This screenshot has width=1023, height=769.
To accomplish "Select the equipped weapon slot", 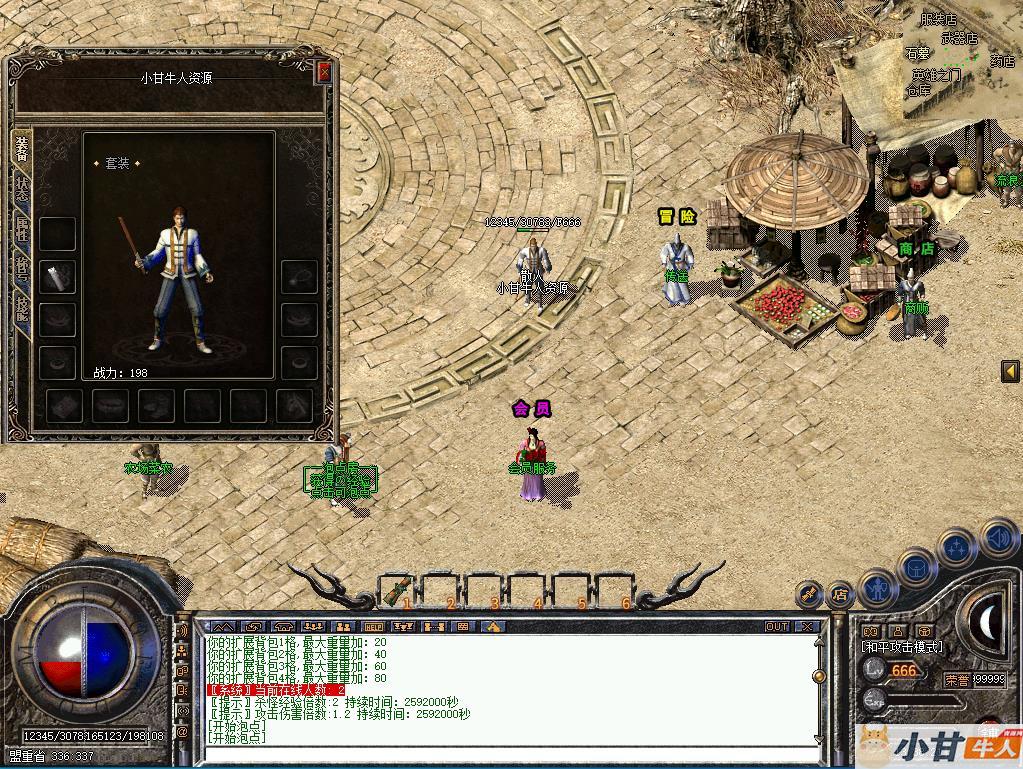I will 57,277.
